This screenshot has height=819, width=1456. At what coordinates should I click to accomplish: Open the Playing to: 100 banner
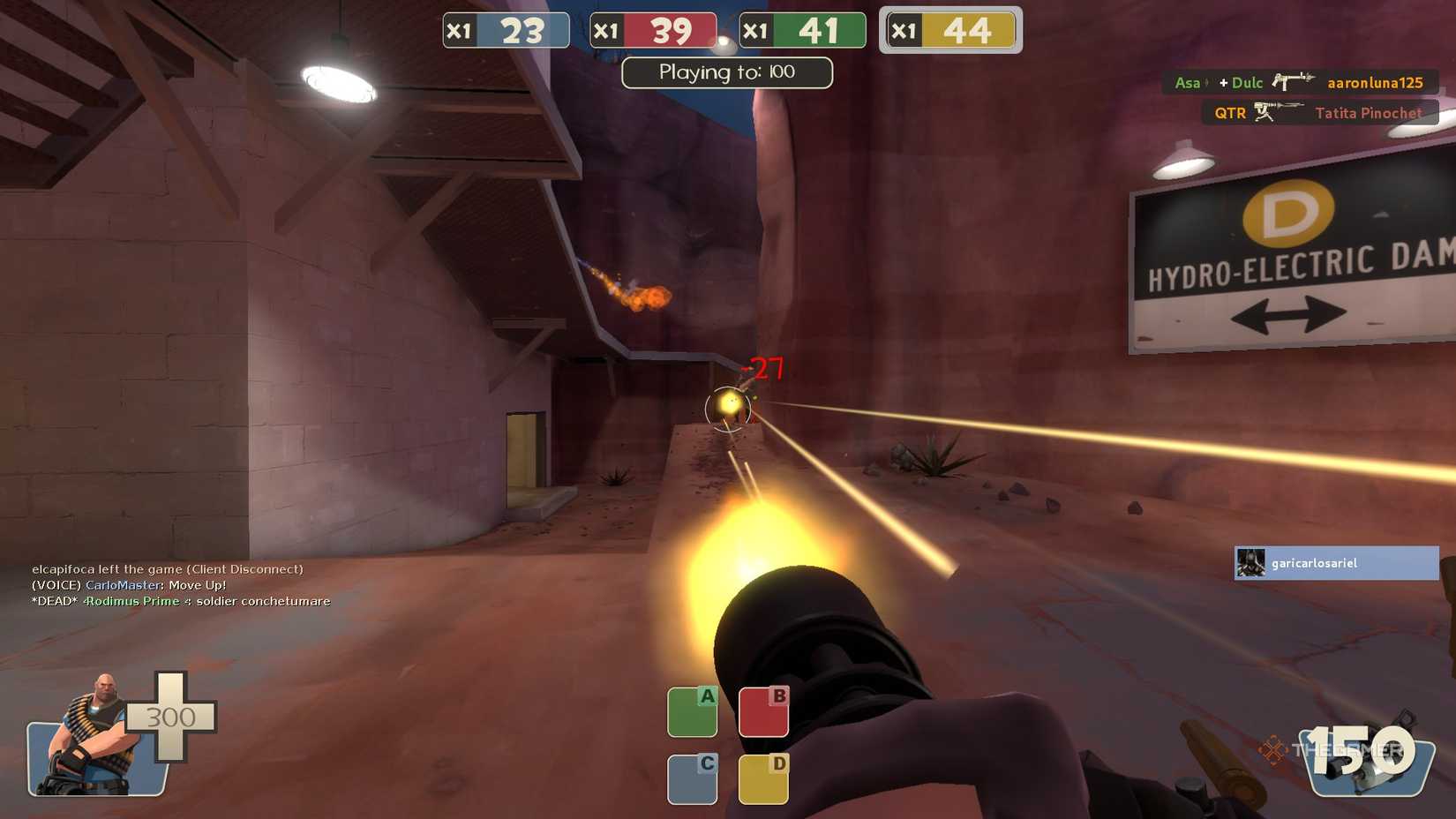[x=726, y=72]
